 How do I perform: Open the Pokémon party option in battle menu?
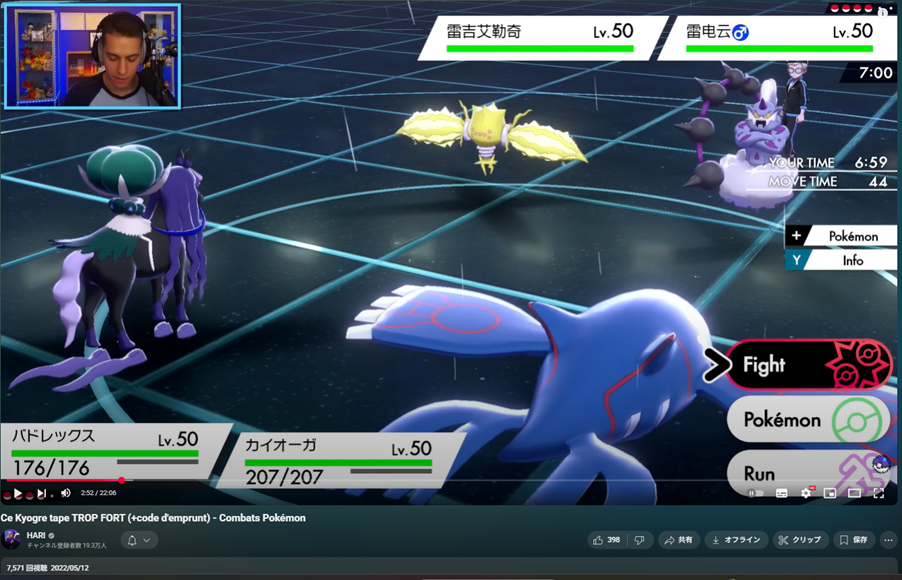tap(805, 421)
